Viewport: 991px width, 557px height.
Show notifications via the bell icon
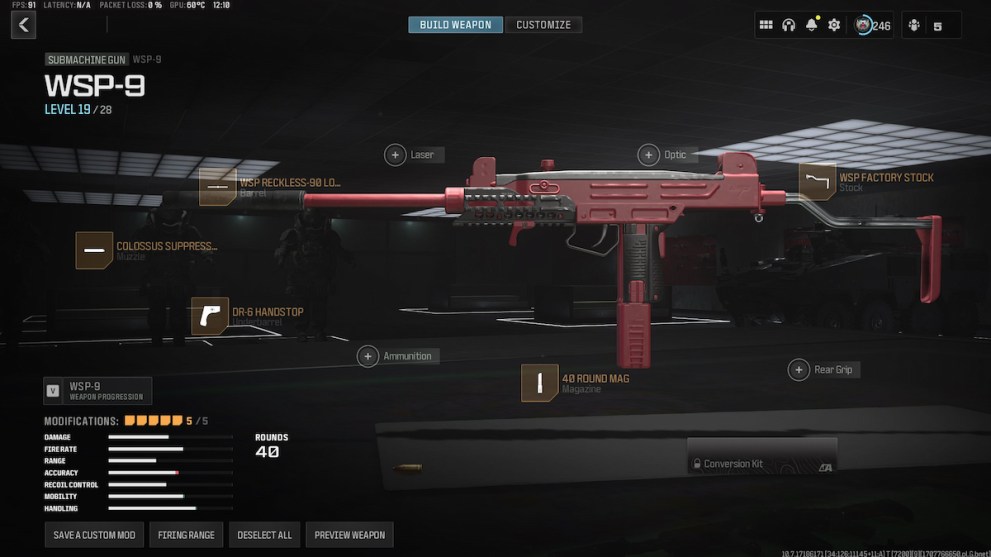(x=812, y=25)
